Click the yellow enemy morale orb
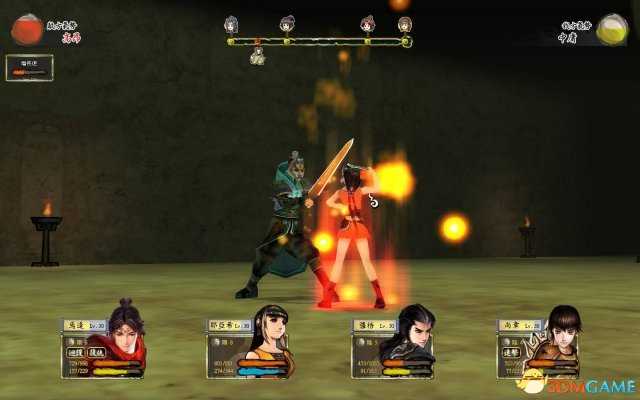This screenshot has height=400, width=640. (x=611, y=29)
